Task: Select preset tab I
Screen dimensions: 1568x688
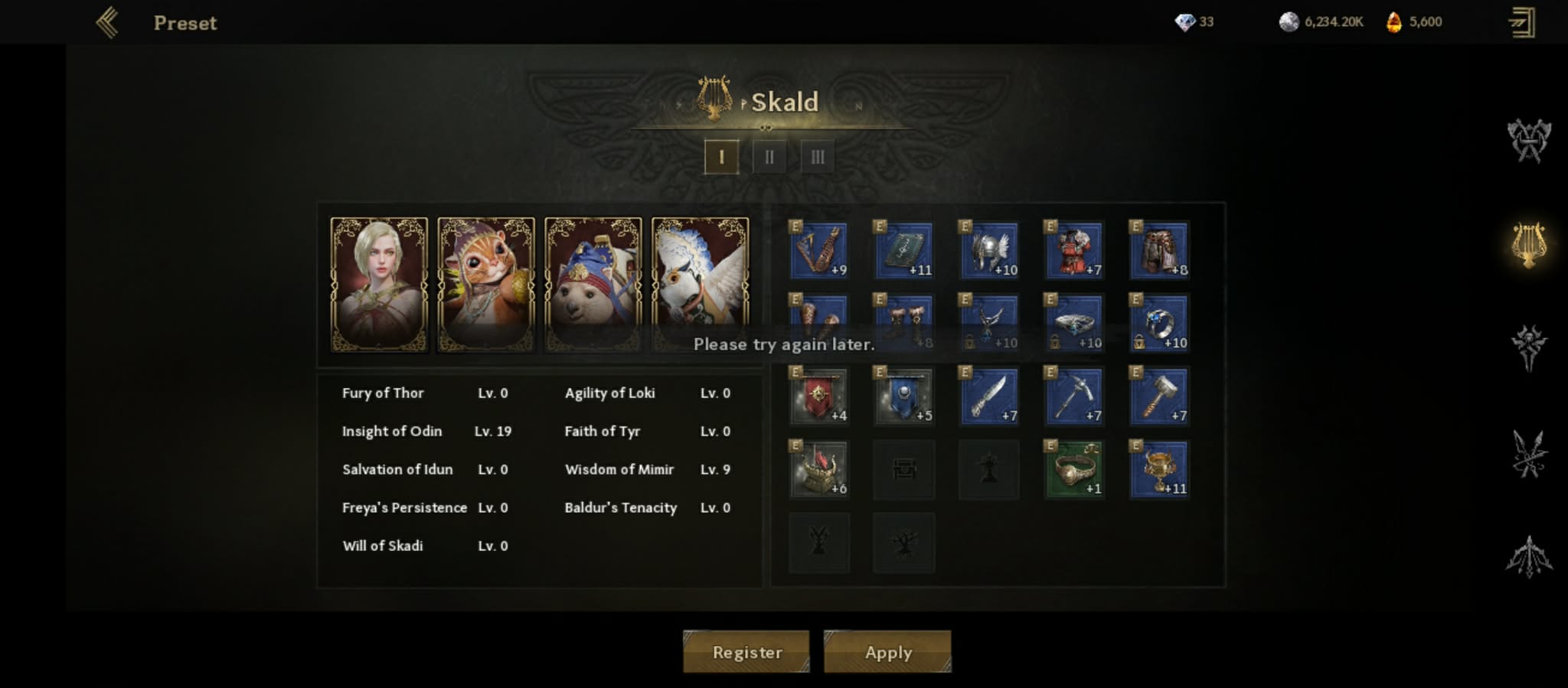Action: tap(721, 157)
